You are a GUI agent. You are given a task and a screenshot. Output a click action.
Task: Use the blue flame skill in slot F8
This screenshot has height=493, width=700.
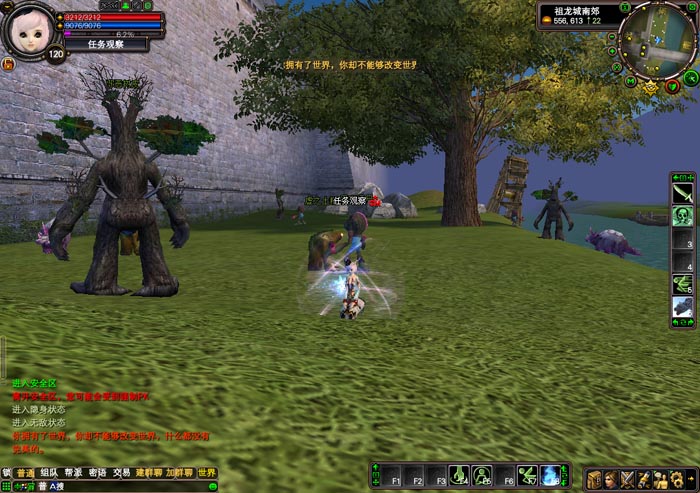point(551,477)
